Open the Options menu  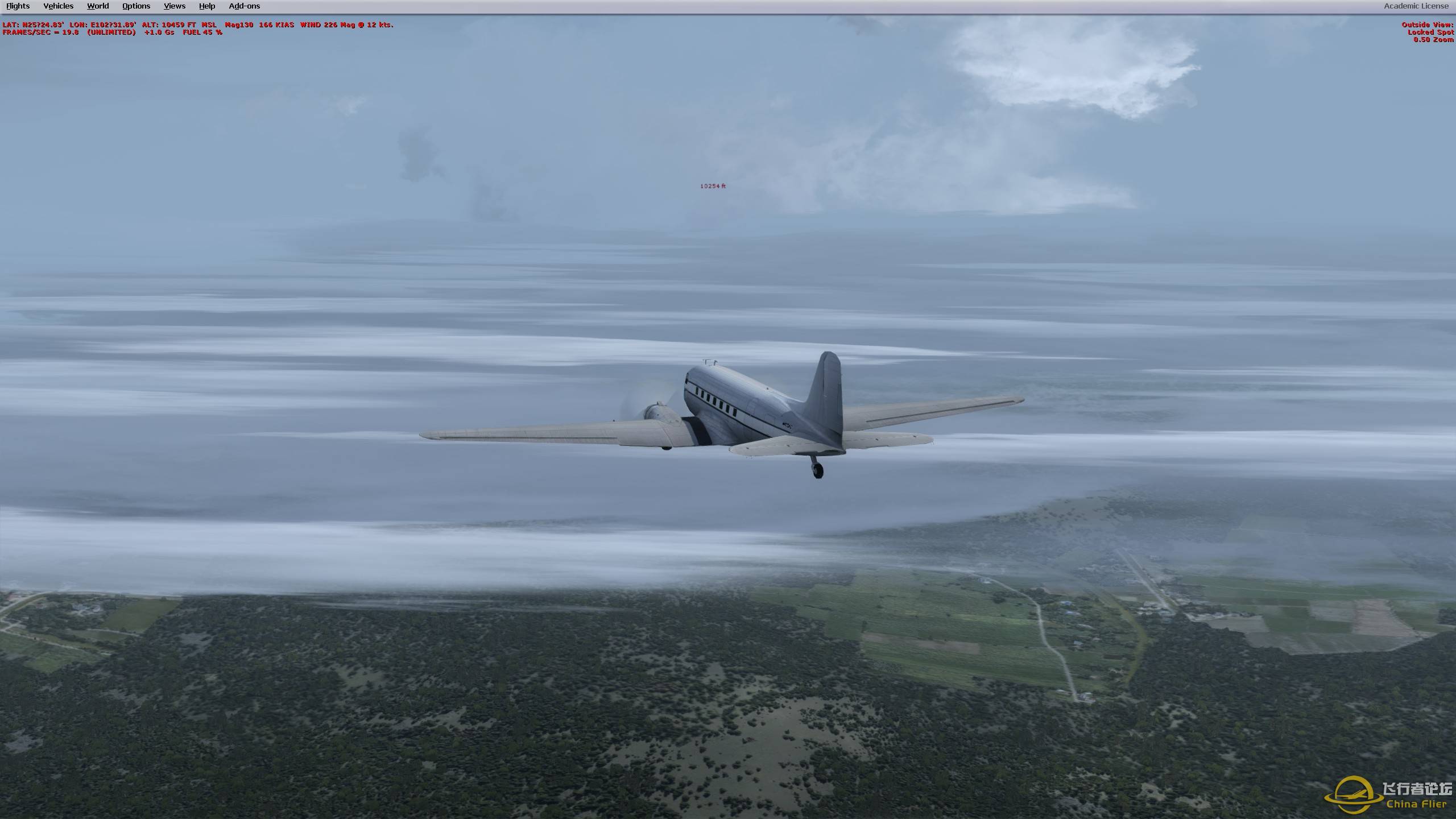click(x=135, y=6)
